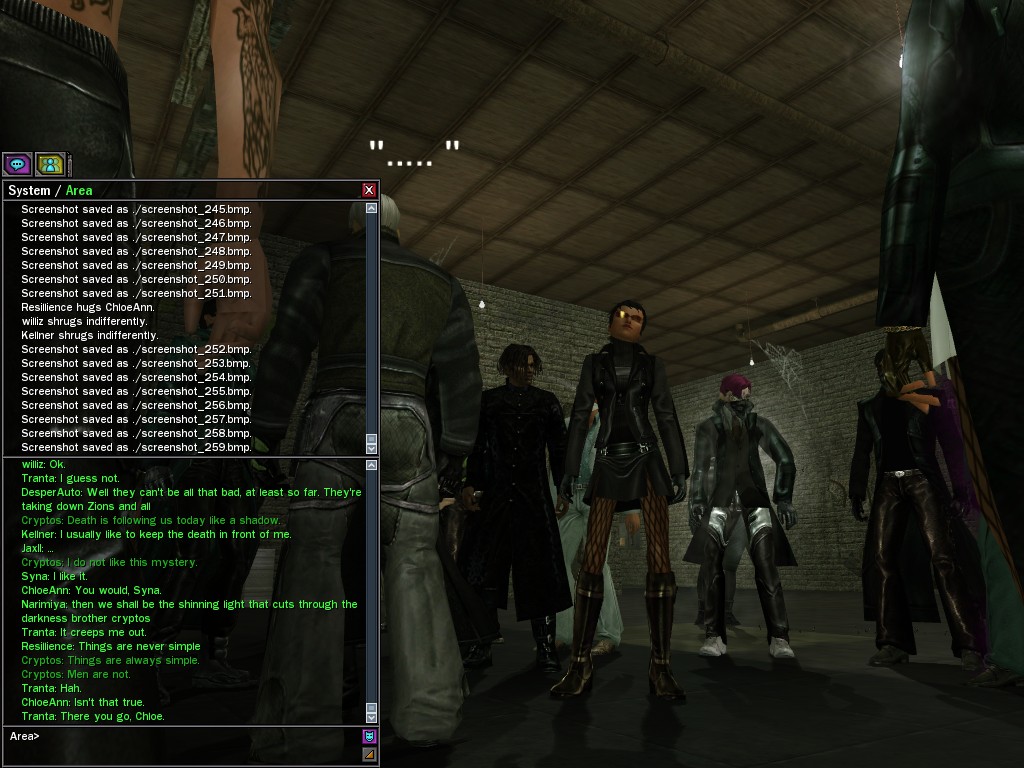This screenshot has width=1024, height=768.
Task: Open the purple emote mask menu
Action: coord(369,737)
